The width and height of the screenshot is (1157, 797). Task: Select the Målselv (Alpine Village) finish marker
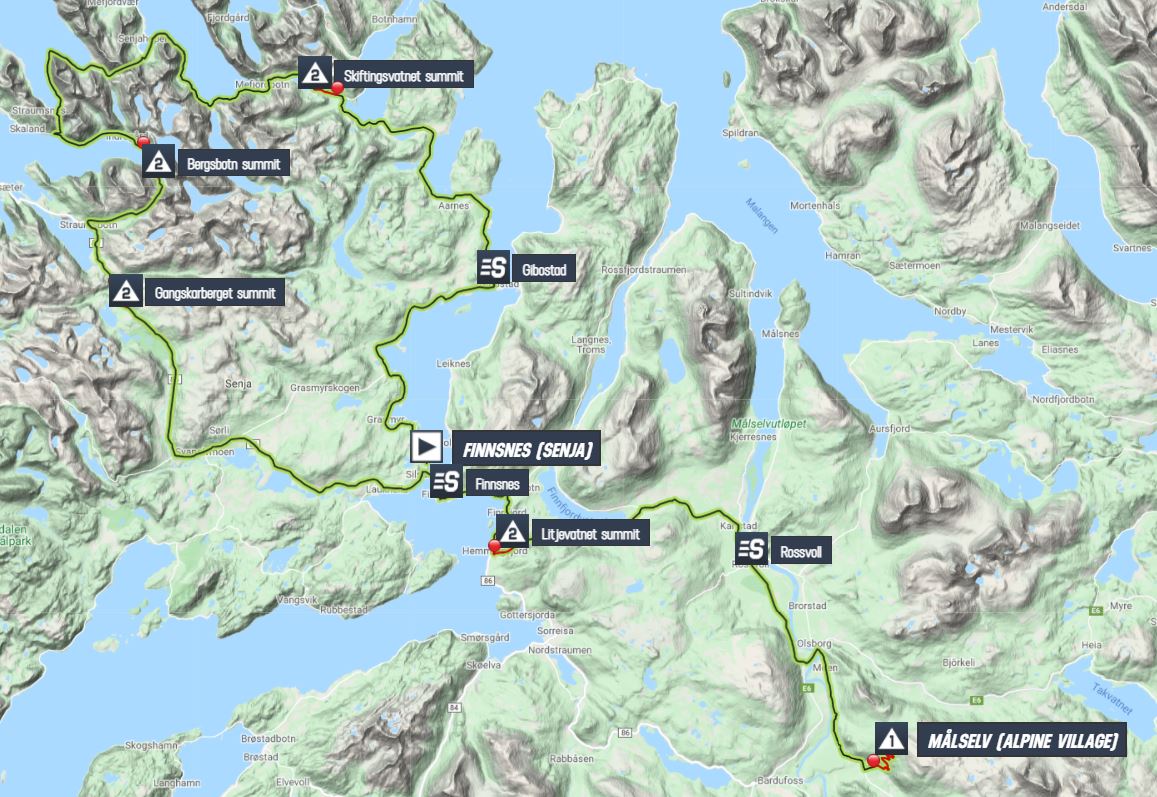890,740
